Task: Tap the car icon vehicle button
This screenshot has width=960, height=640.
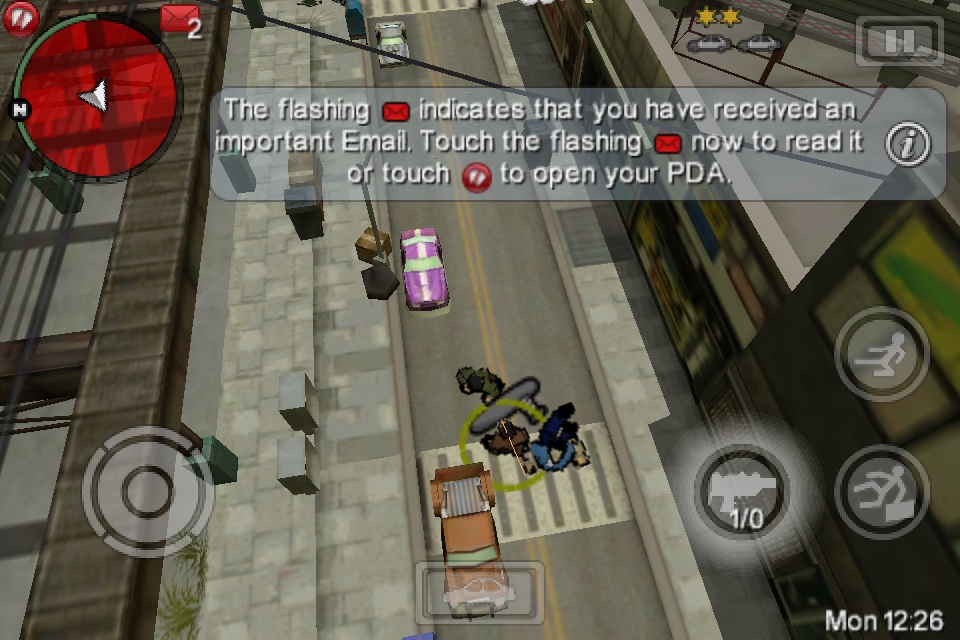Action: click(479, 593)
